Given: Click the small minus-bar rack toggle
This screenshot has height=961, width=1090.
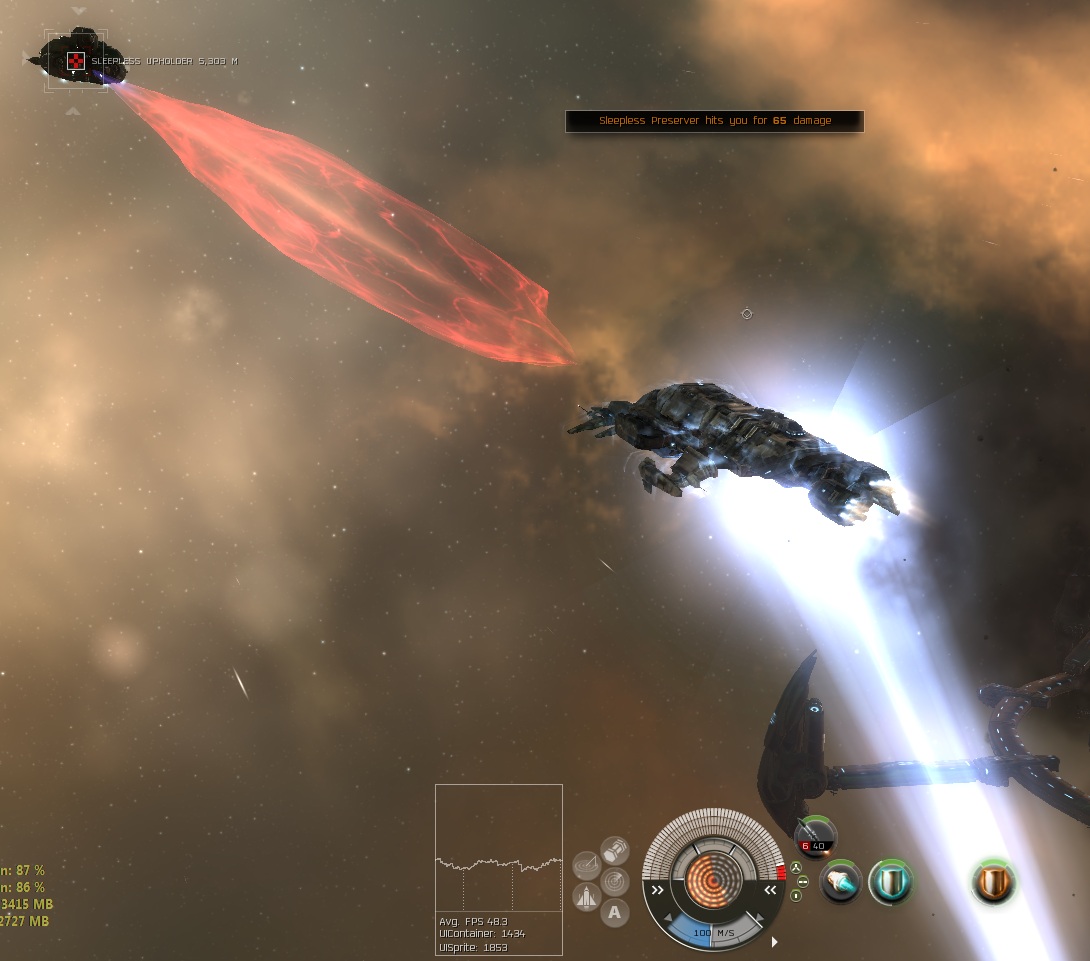Looking at the screenshot, I should (801, 881).
